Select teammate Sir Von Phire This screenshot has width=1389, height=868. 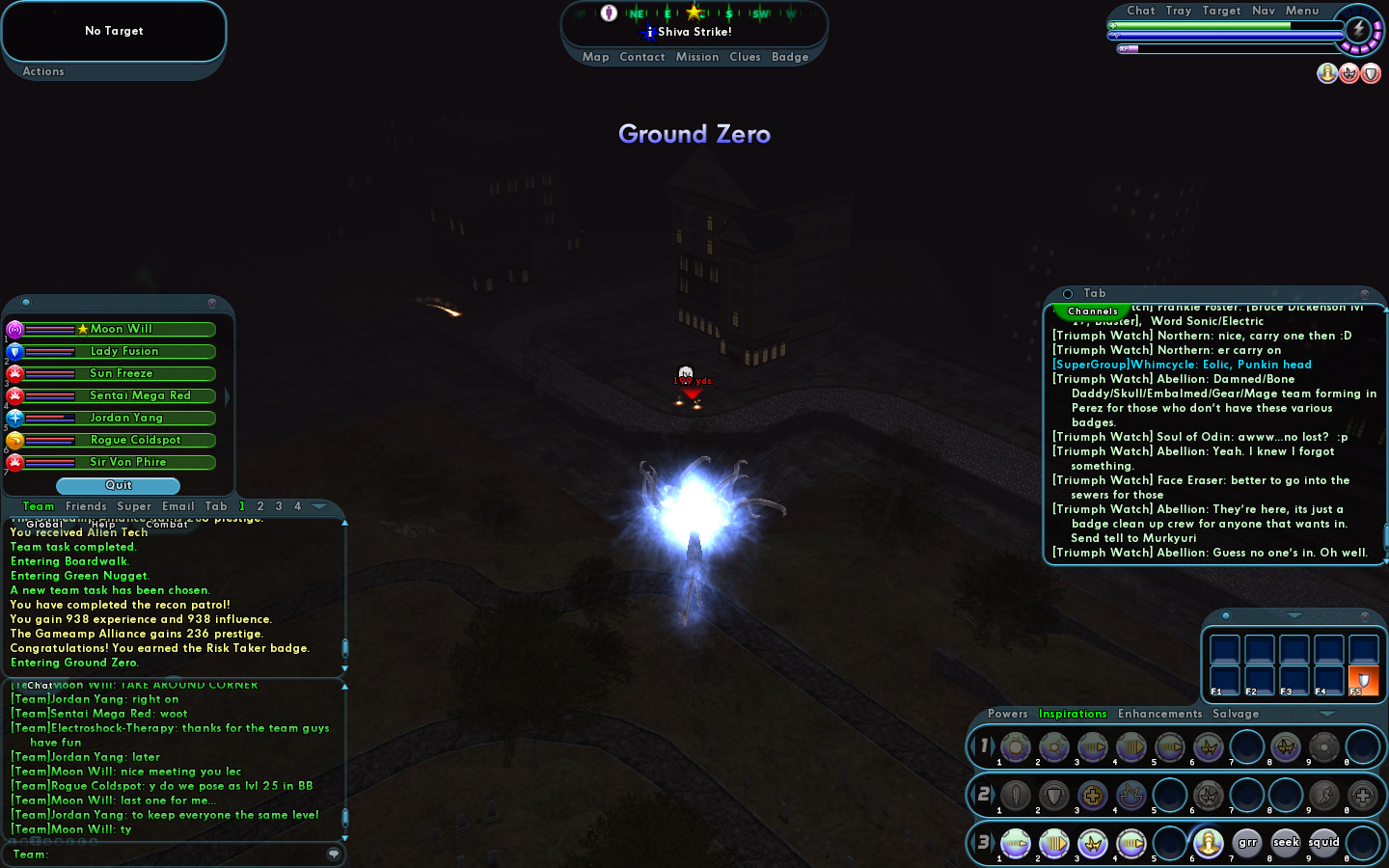[x=127, y=462]
